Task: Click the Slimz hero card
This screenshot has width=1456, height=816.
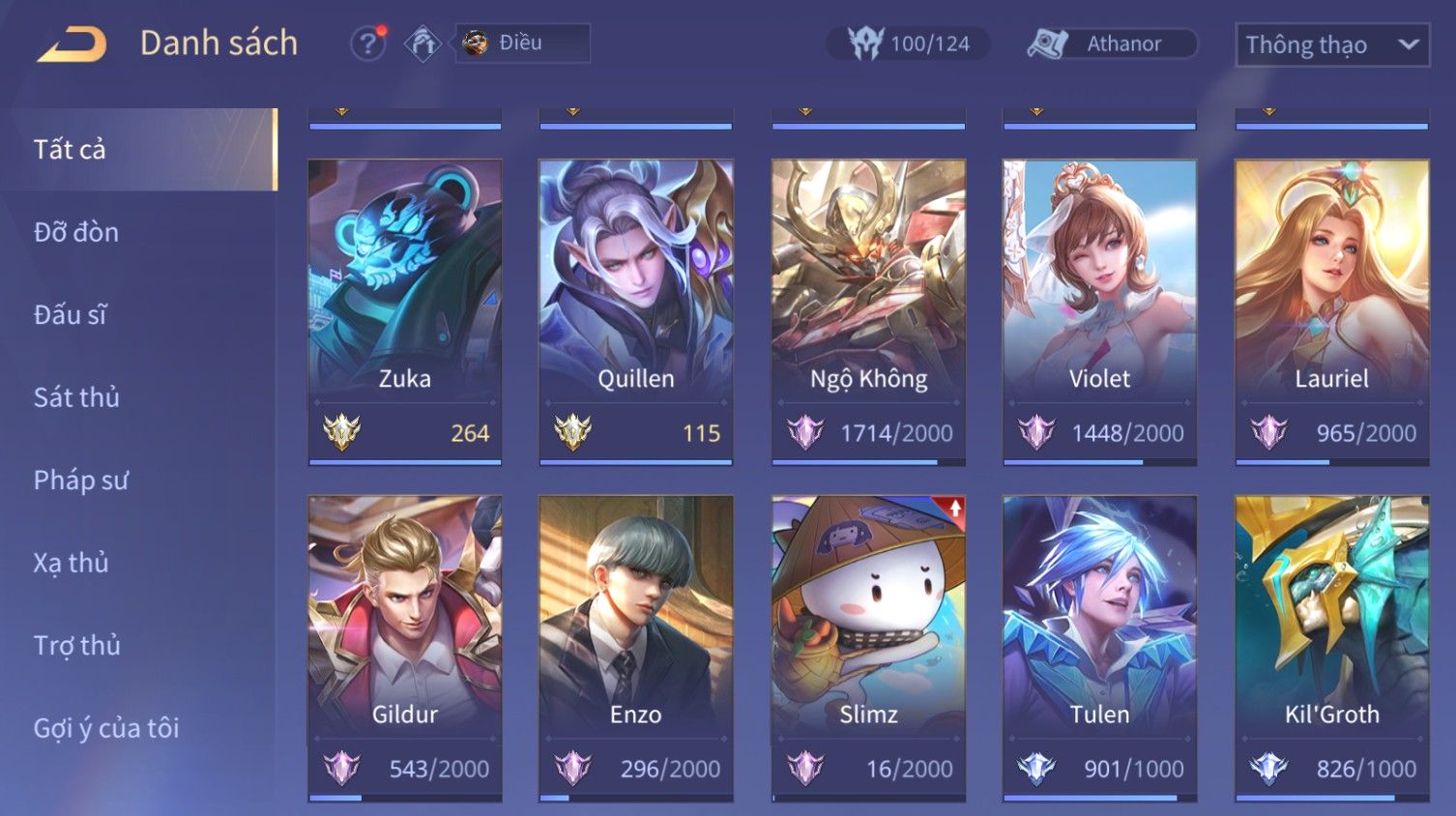Action: 868,646
